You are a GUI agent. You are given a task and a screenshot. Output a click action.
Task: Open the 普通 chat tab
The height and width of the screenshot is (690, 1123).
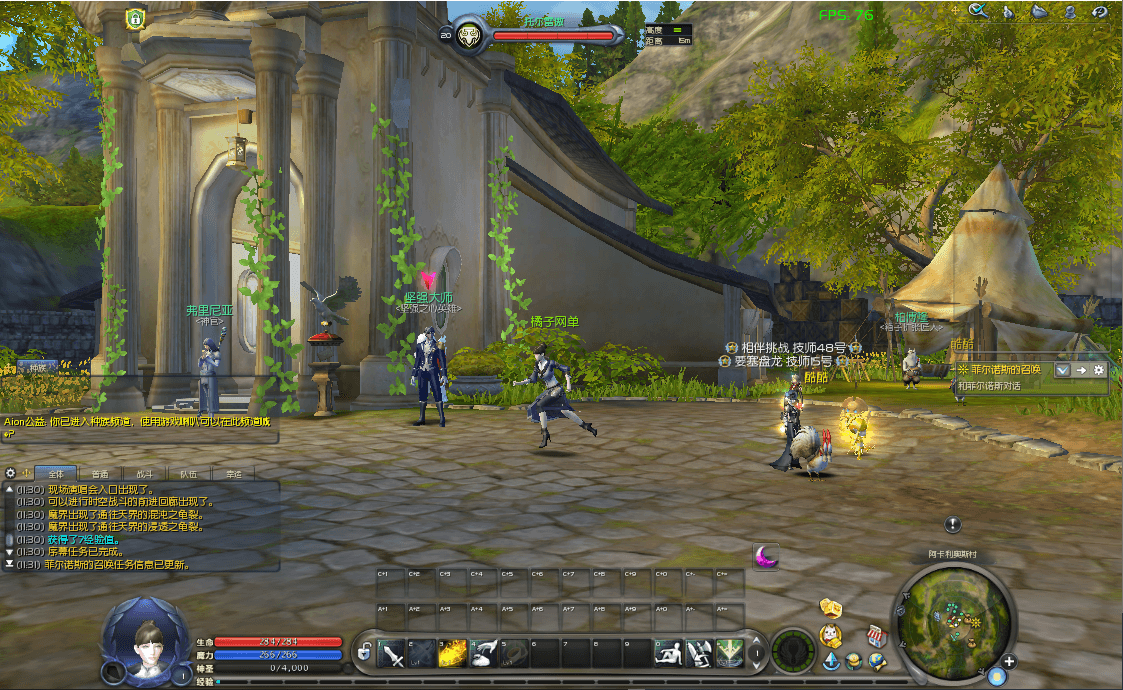coord(100,473)
